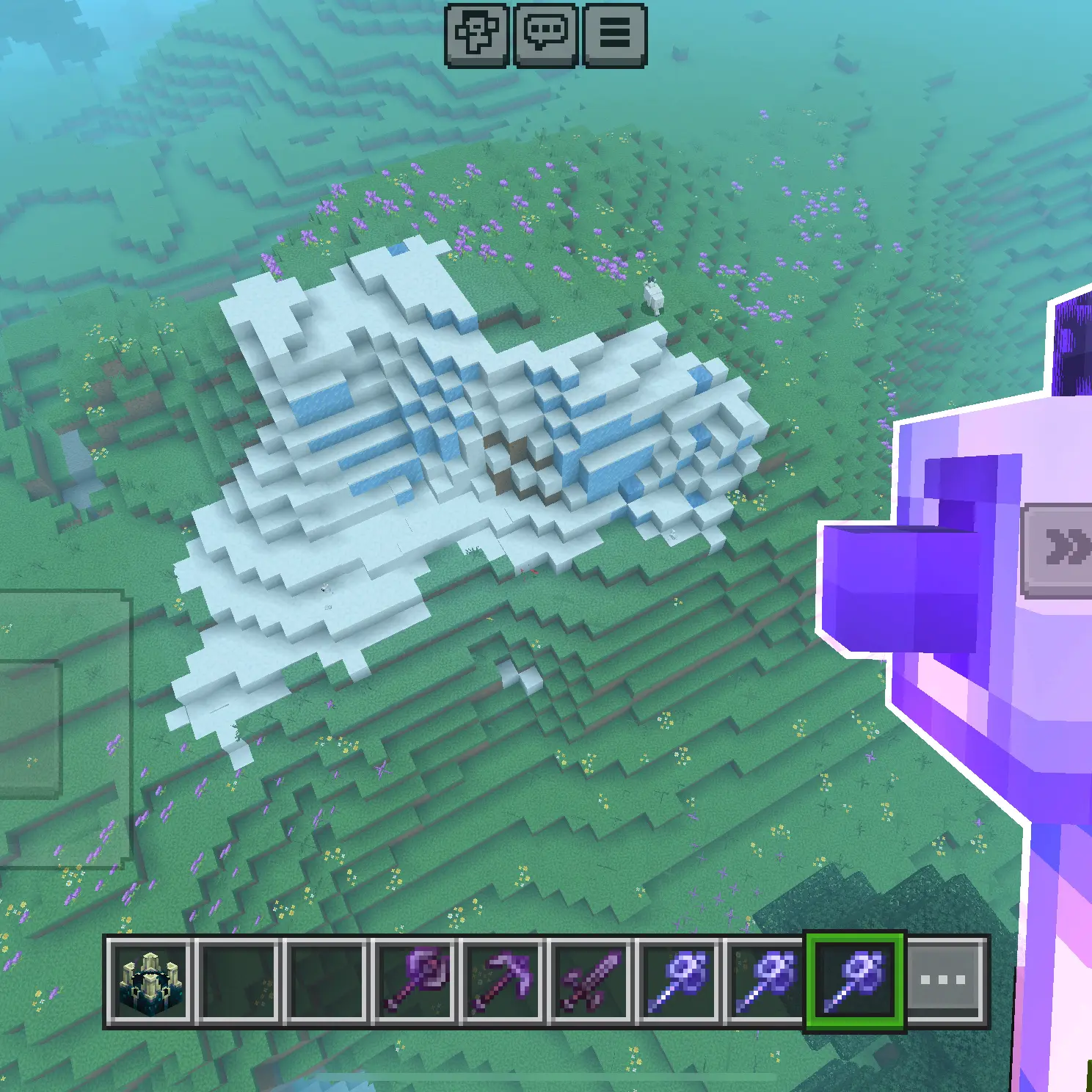
Task: Select the purple mace hotbar slot
Action: click(413, 980)
